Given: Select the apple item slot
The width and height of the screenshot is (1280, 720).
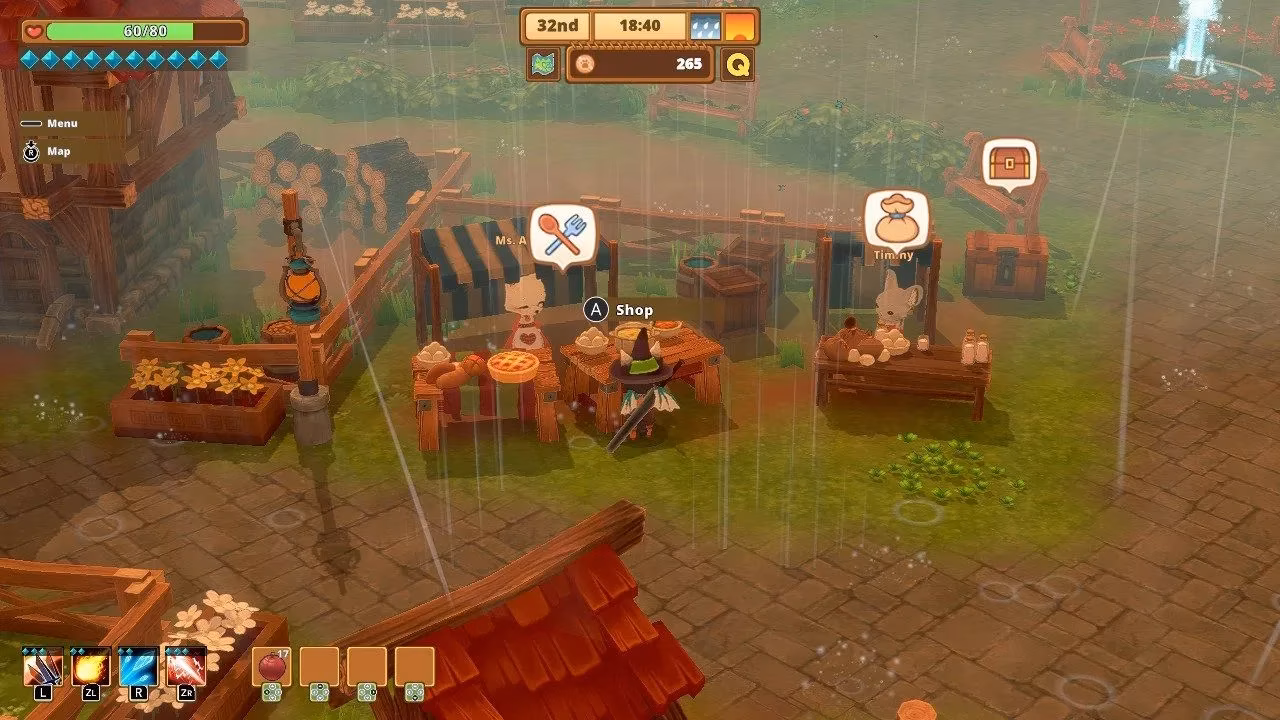Looking at the screenshot, I should pos(271,667).
